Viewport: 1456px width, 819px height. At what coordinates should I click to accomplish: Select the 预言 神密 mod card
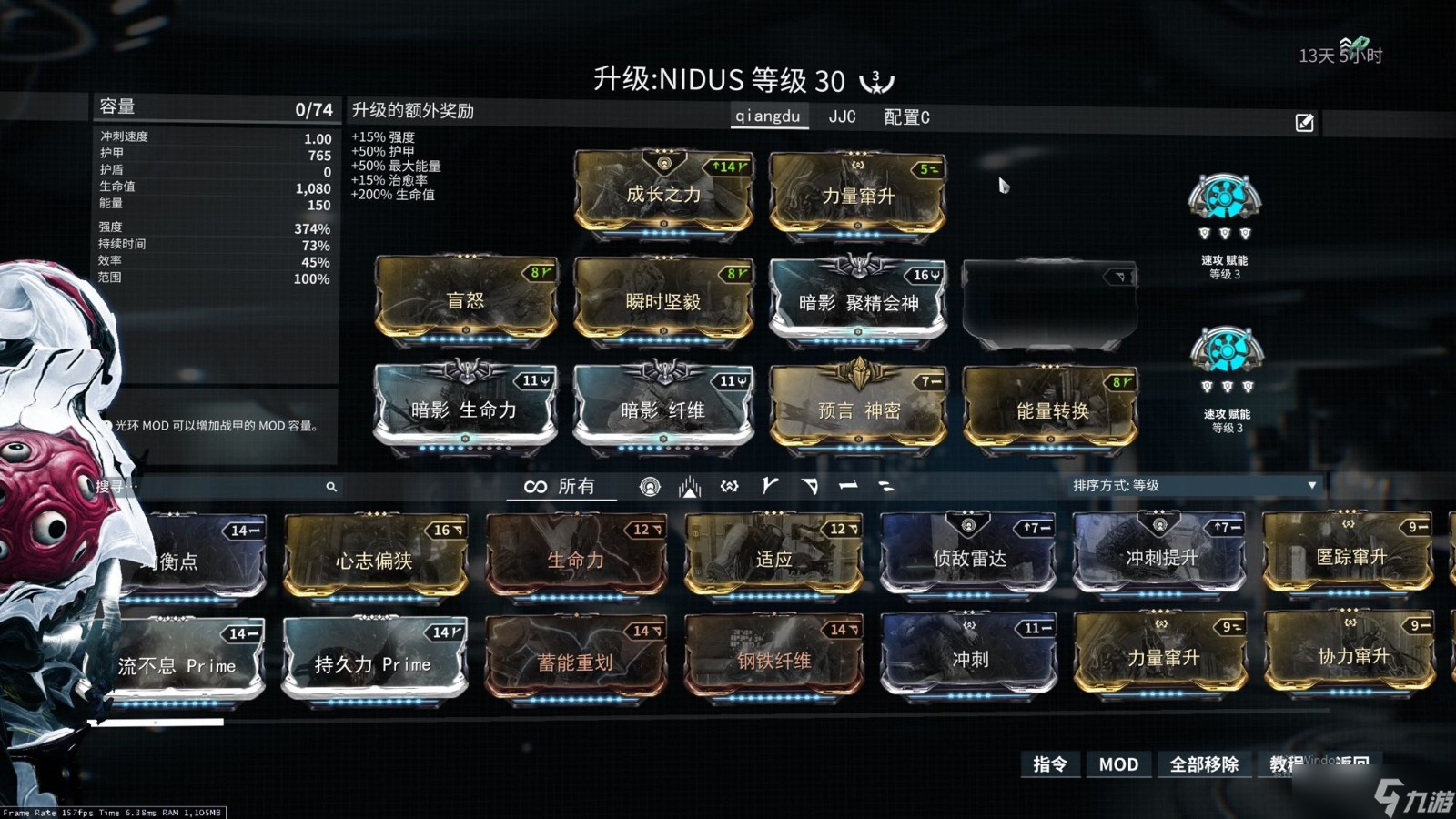pos(858,409)
